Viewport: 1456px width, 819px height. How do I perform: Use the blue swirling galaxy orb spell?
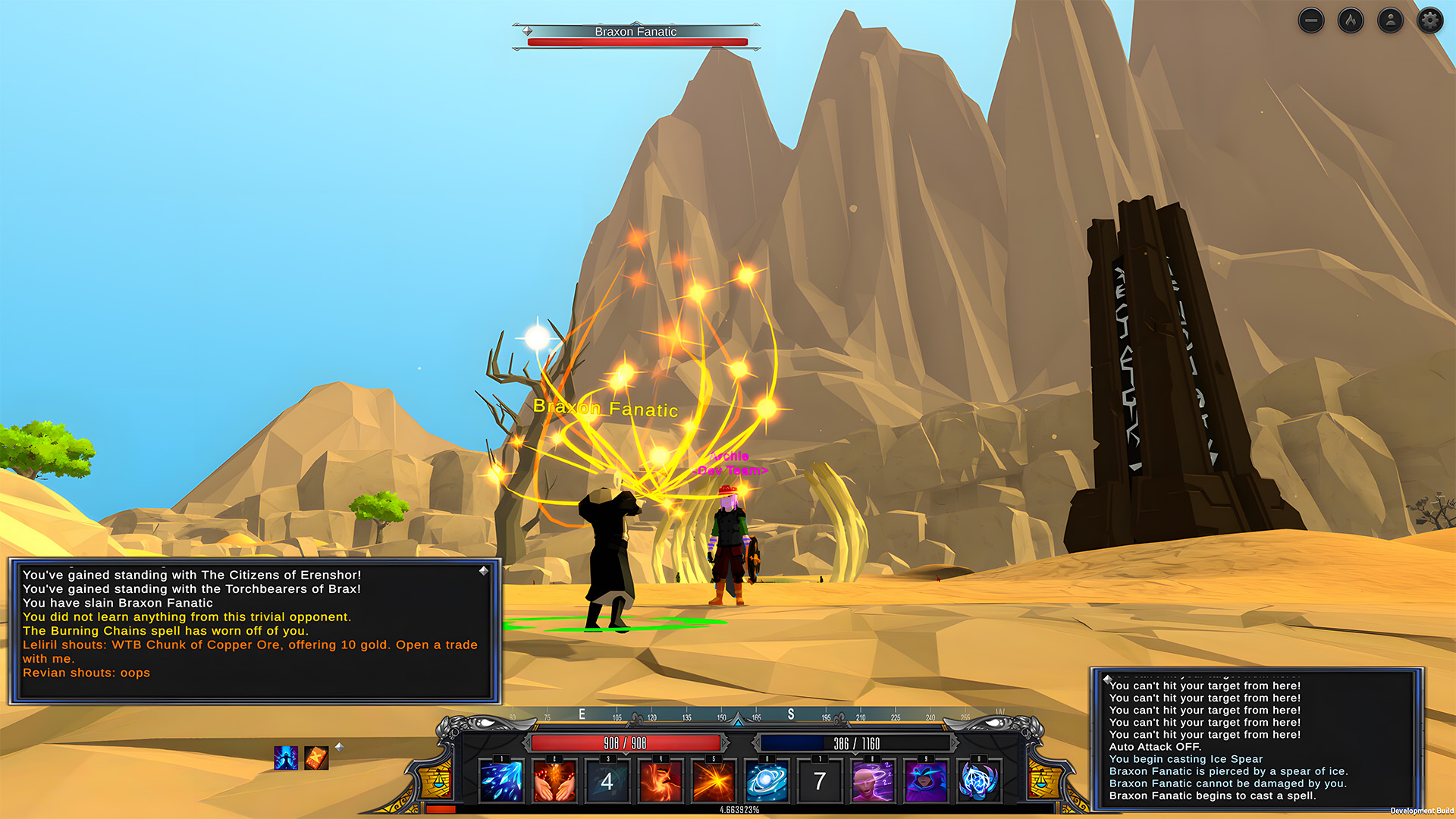pyautogui.click(x=767, y=781)
